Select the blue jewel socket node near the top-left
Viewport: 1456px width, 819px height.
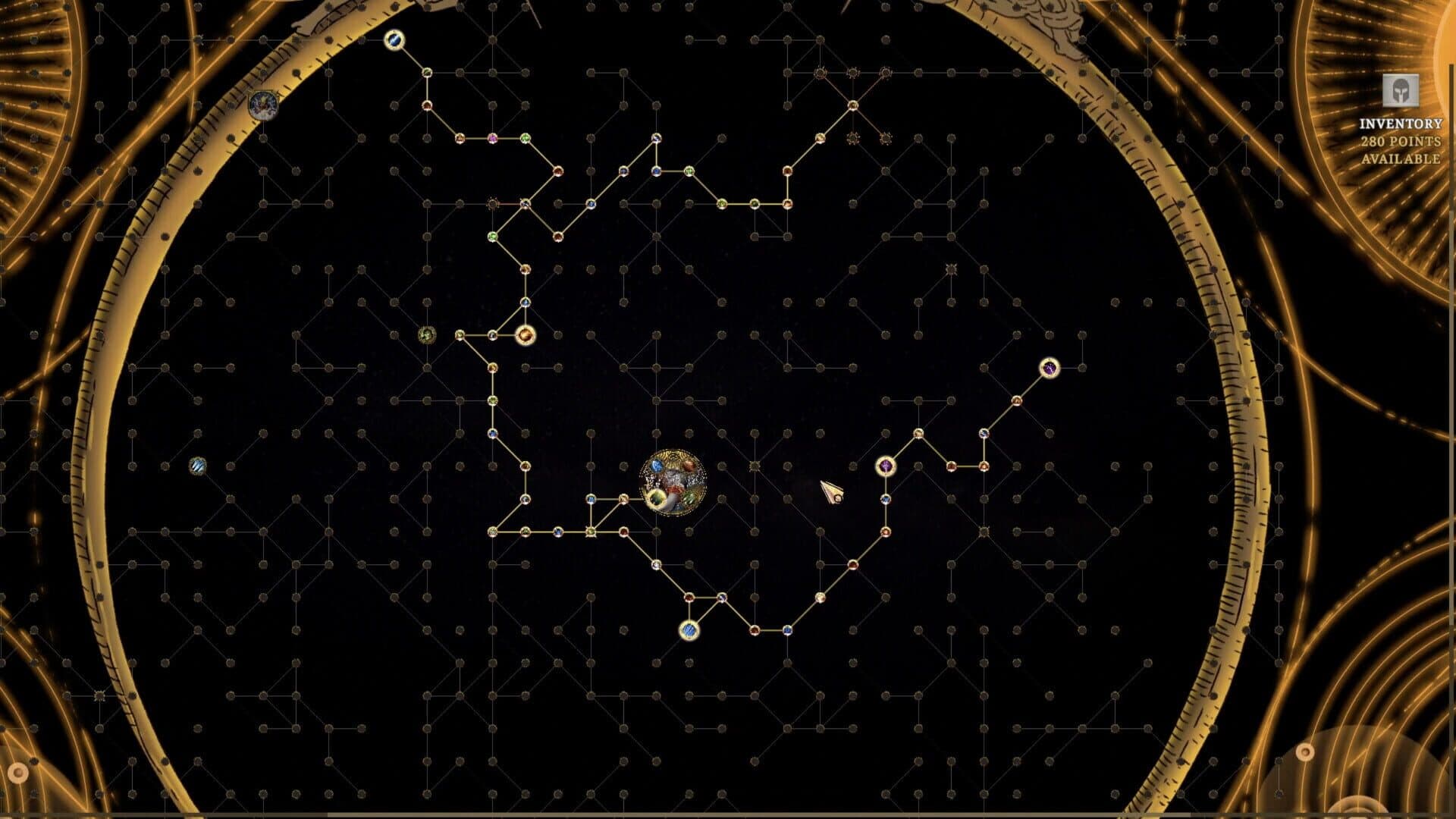pyautogui.click(x=394, y=38)
